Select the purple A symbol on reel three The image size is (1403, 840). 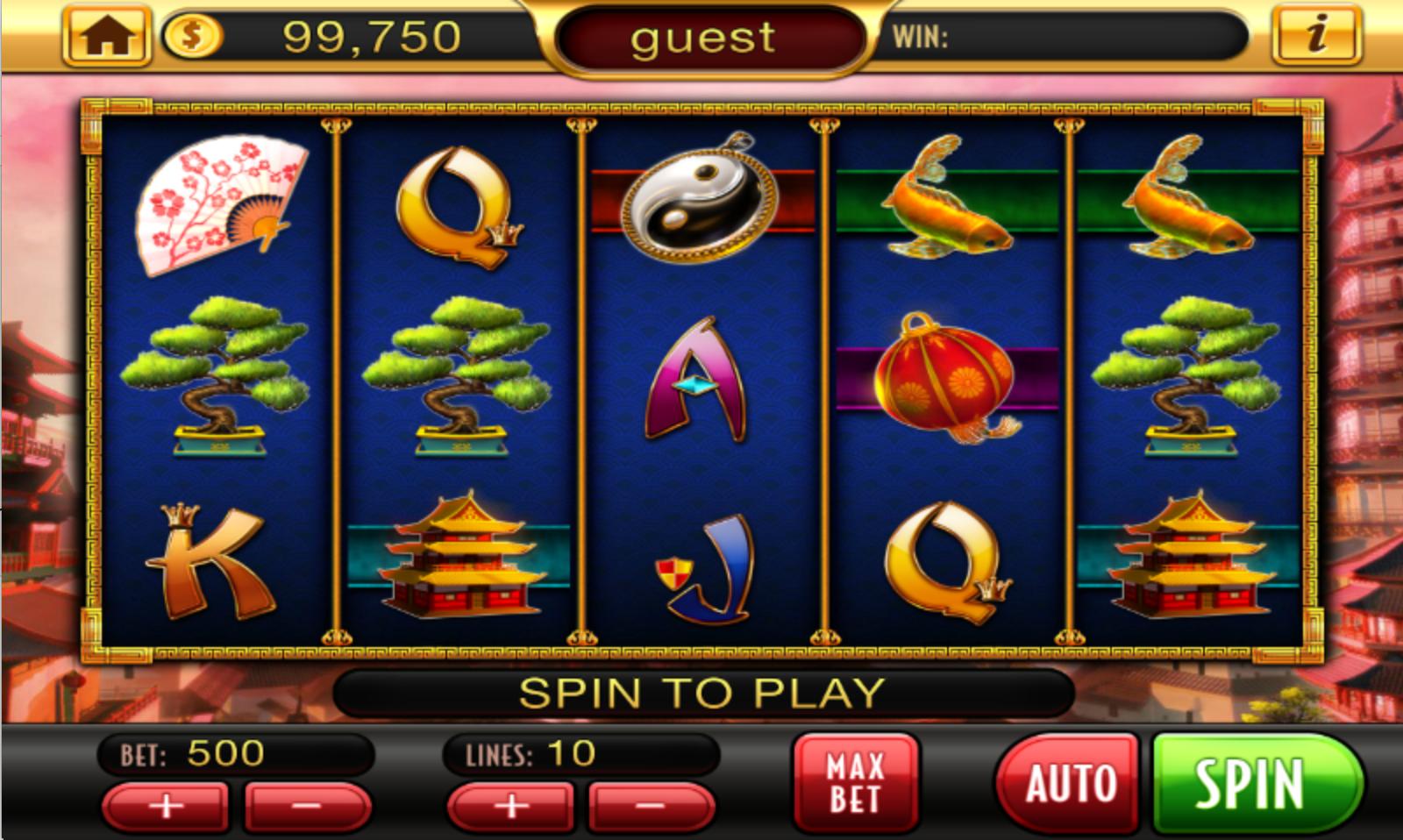point(695,377)
